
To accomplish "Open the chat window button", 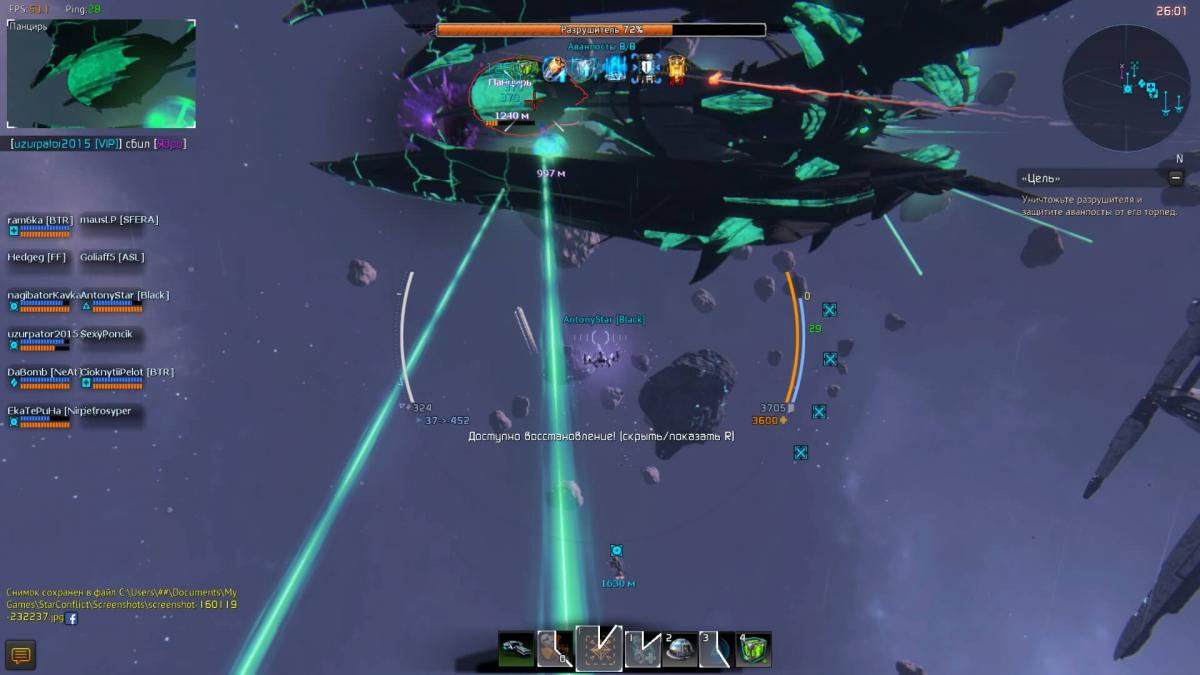I will pyautogui.click(x=21, y=656).
